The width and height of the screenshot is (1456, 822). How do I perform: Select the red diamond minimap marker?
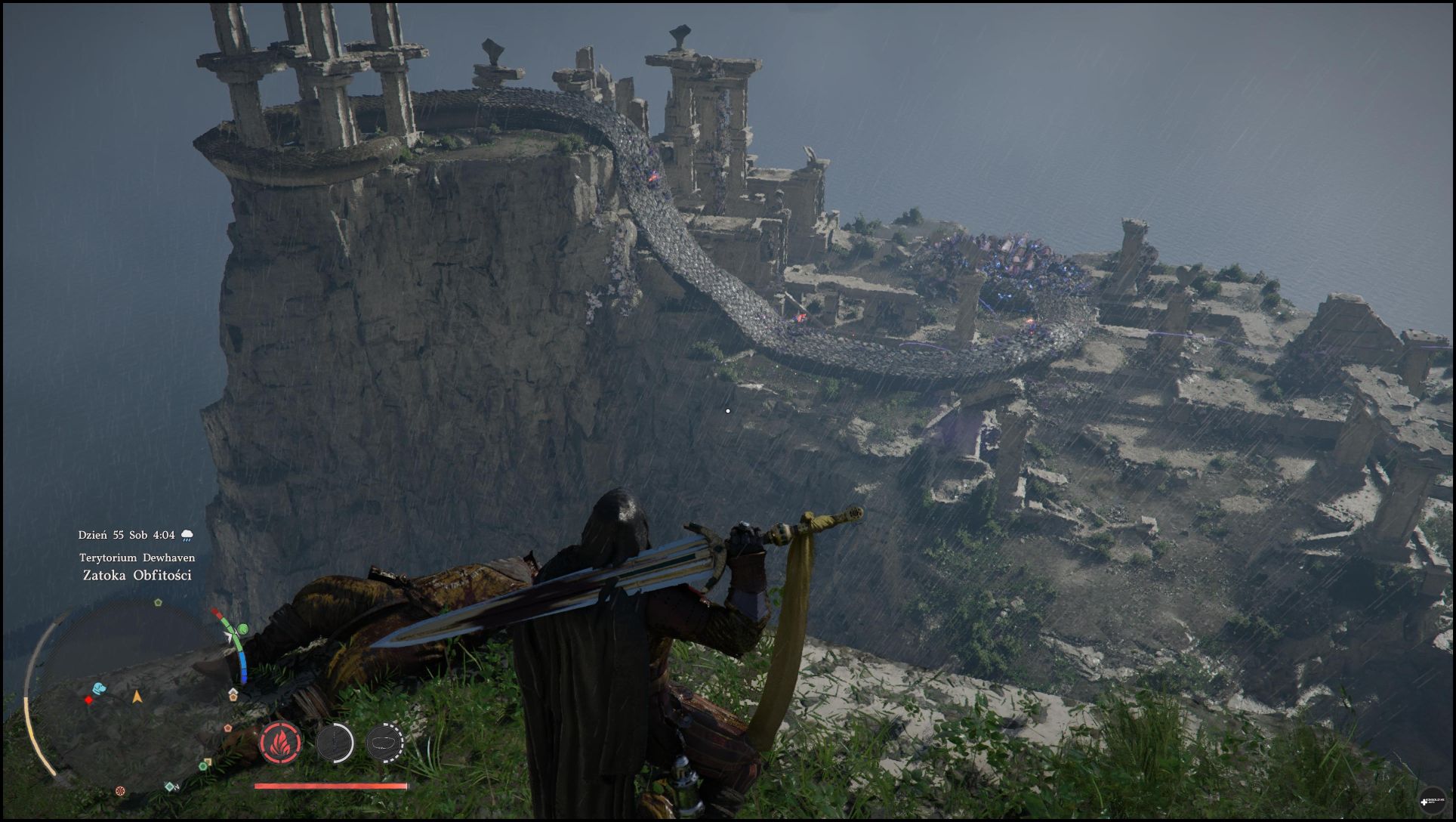[x=89, y=700]
